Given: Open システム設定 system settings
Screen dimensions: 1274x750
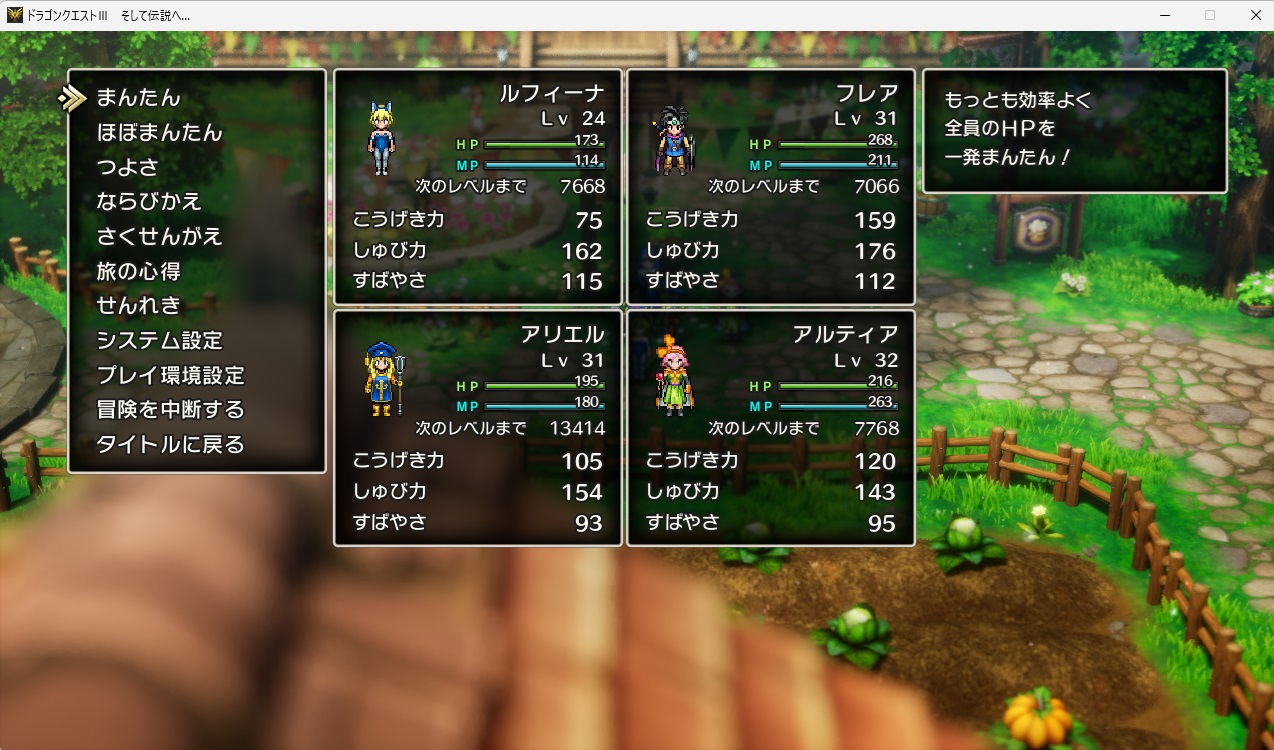Looking at the screenshot, I should [x=159, y=341].
